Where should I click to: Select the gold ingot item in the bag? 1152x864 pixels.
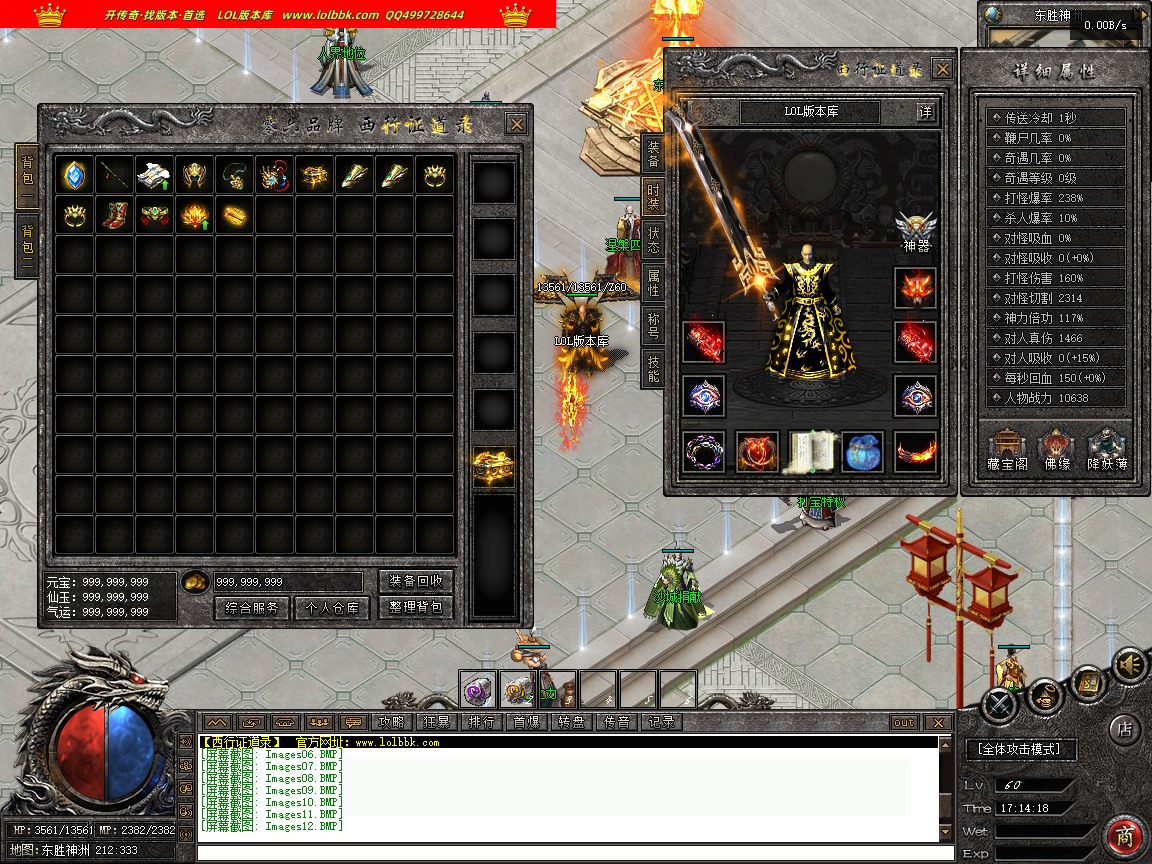235,215
